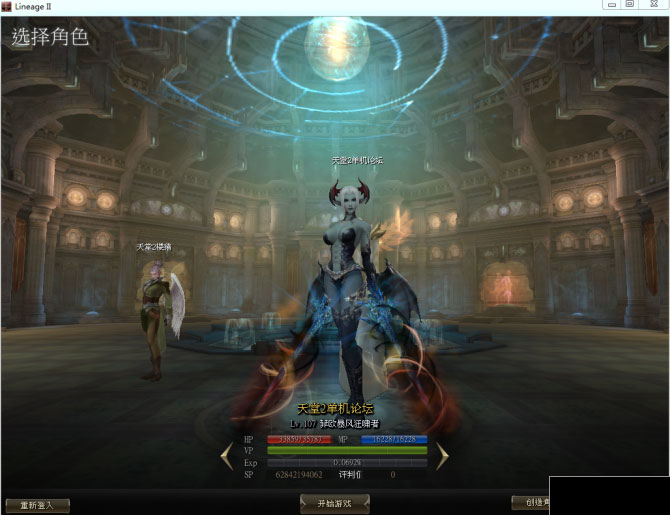This screenshot has height=515, width=670.
Task: Minimize the Lineage II window
Action: [x=606, y=5]
